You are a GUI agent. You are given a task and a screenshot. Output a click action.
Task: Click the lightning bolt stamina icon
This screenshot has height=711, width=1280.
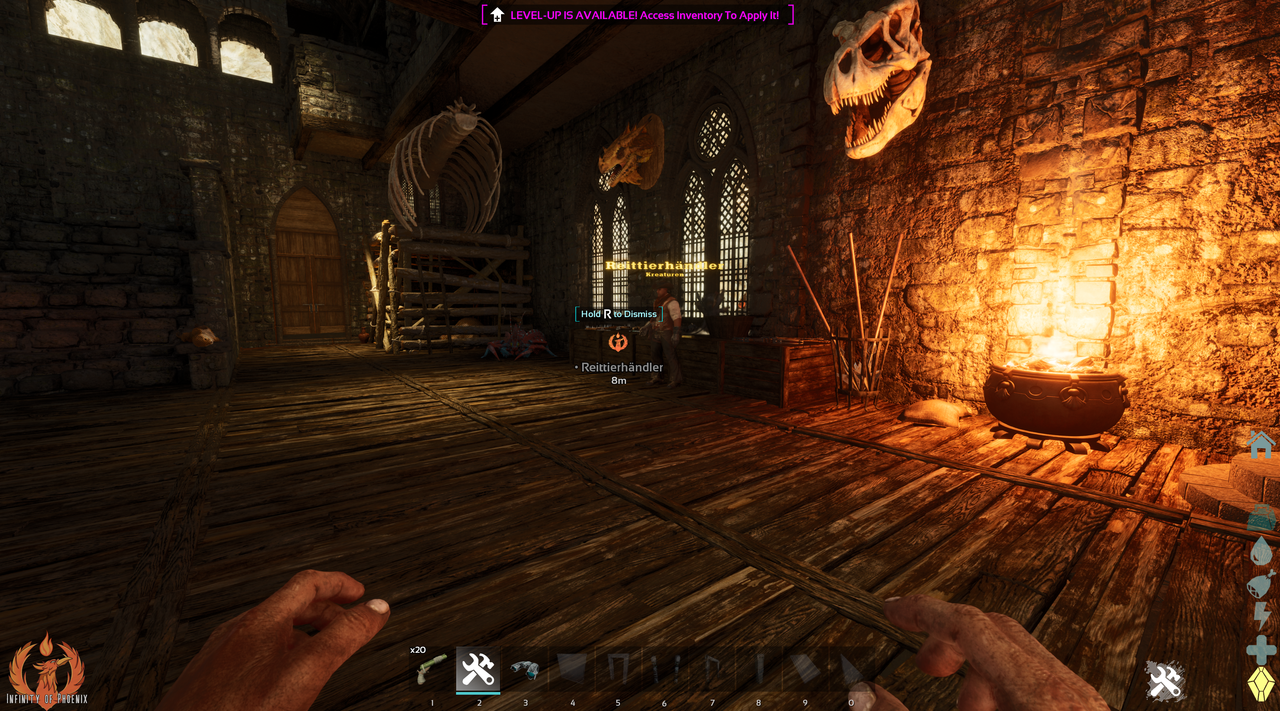click(x=1261, y=616)
